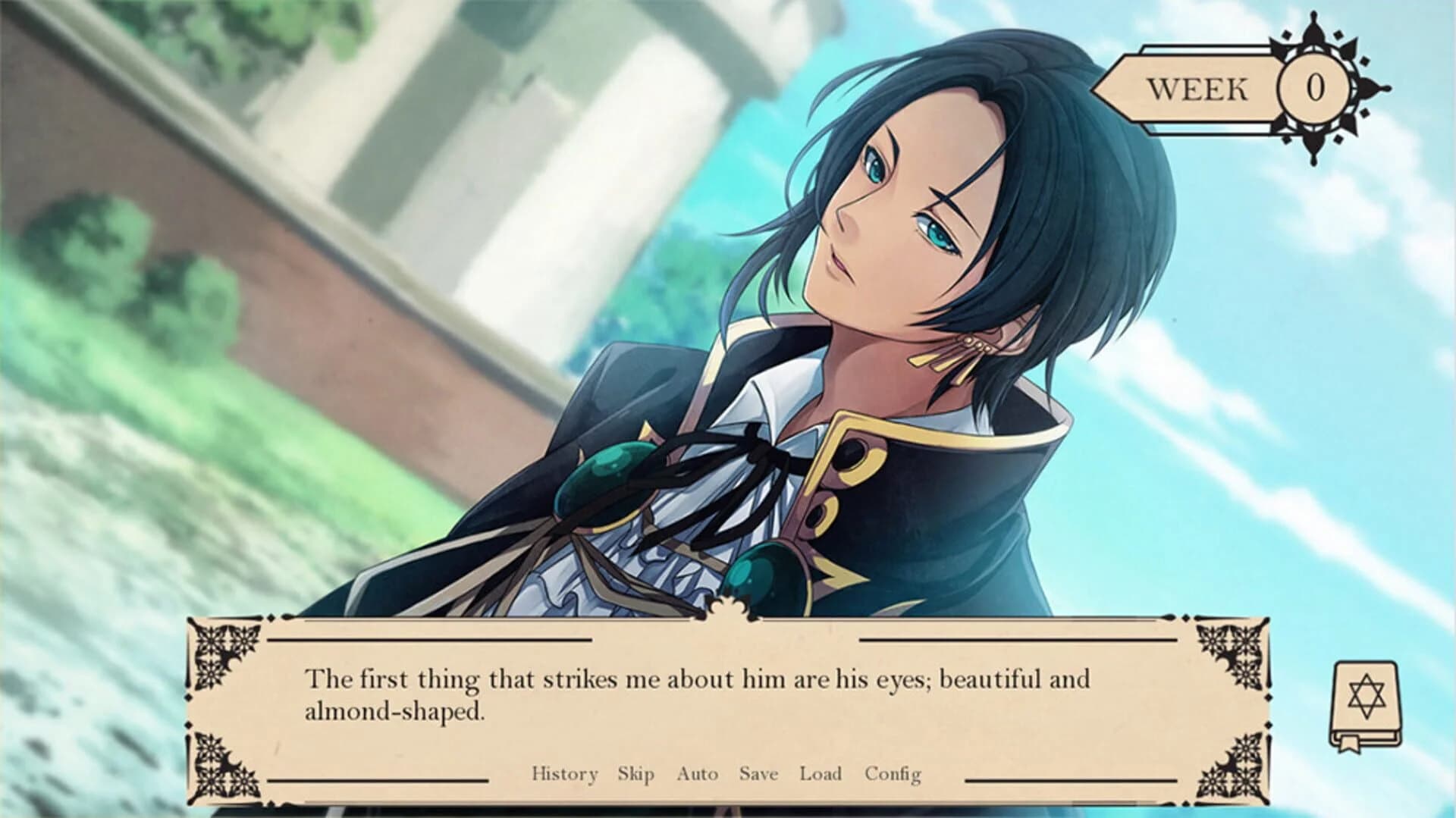
Task: Load a saved game
Action: tap(821, 774)
